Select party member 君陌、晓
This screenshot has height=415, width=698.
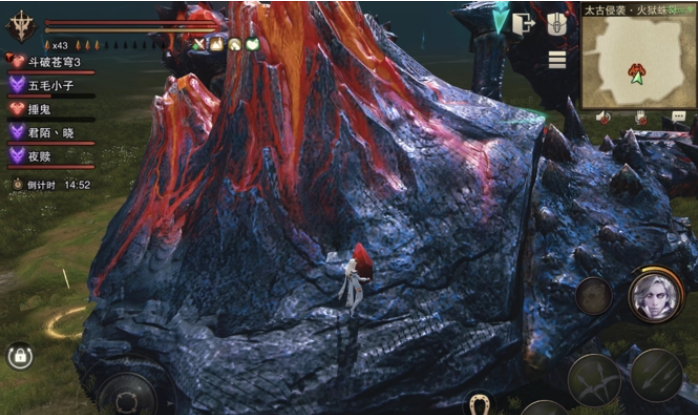[46, 131]
